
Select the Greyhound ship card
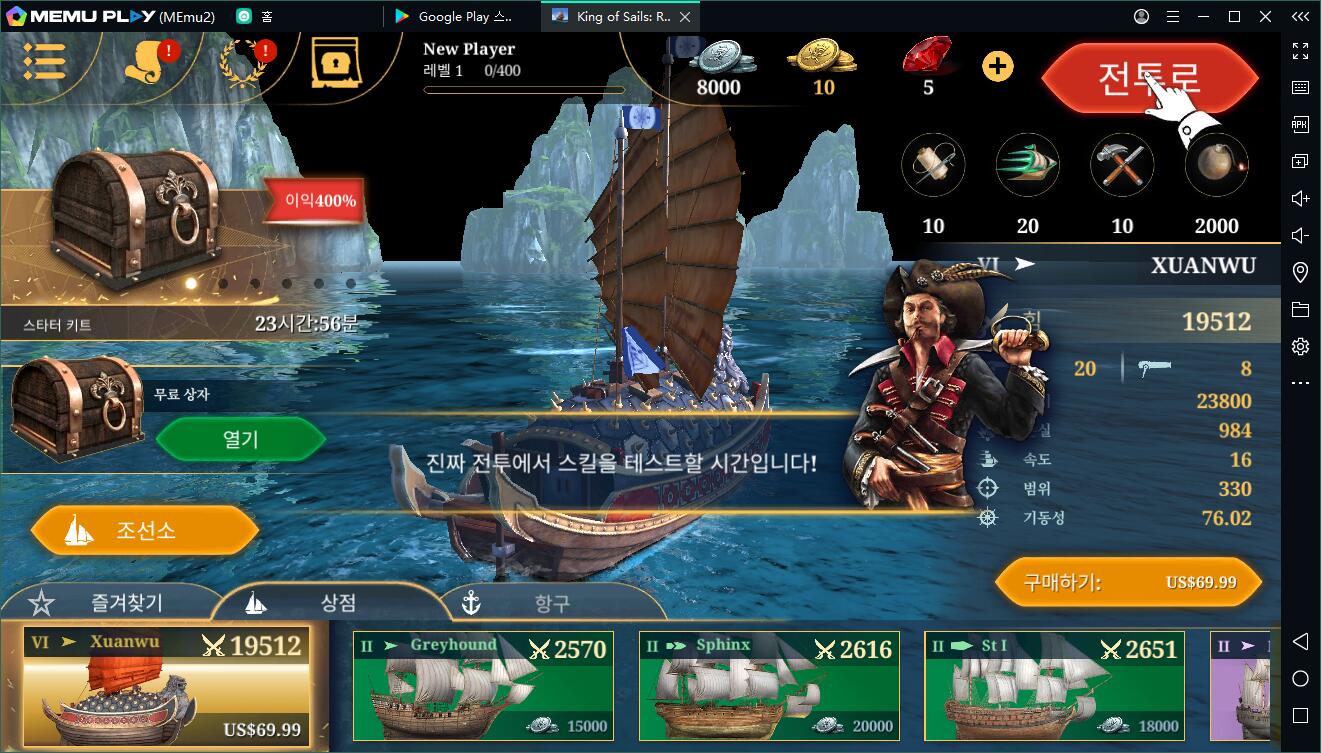(x=483, y=685)
